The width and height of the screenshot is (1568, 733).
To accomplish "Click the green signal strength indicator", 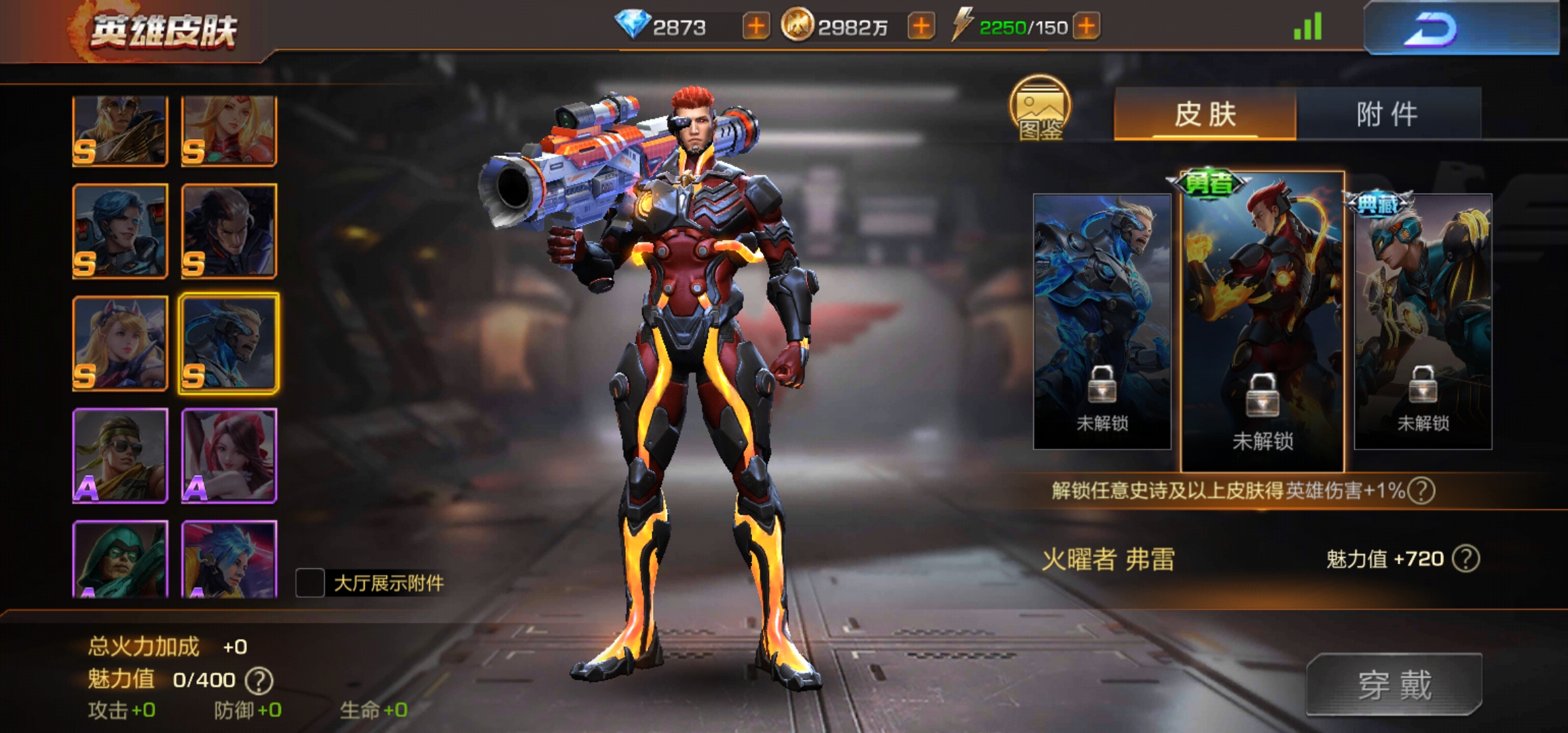I will tap(1307, 28).
